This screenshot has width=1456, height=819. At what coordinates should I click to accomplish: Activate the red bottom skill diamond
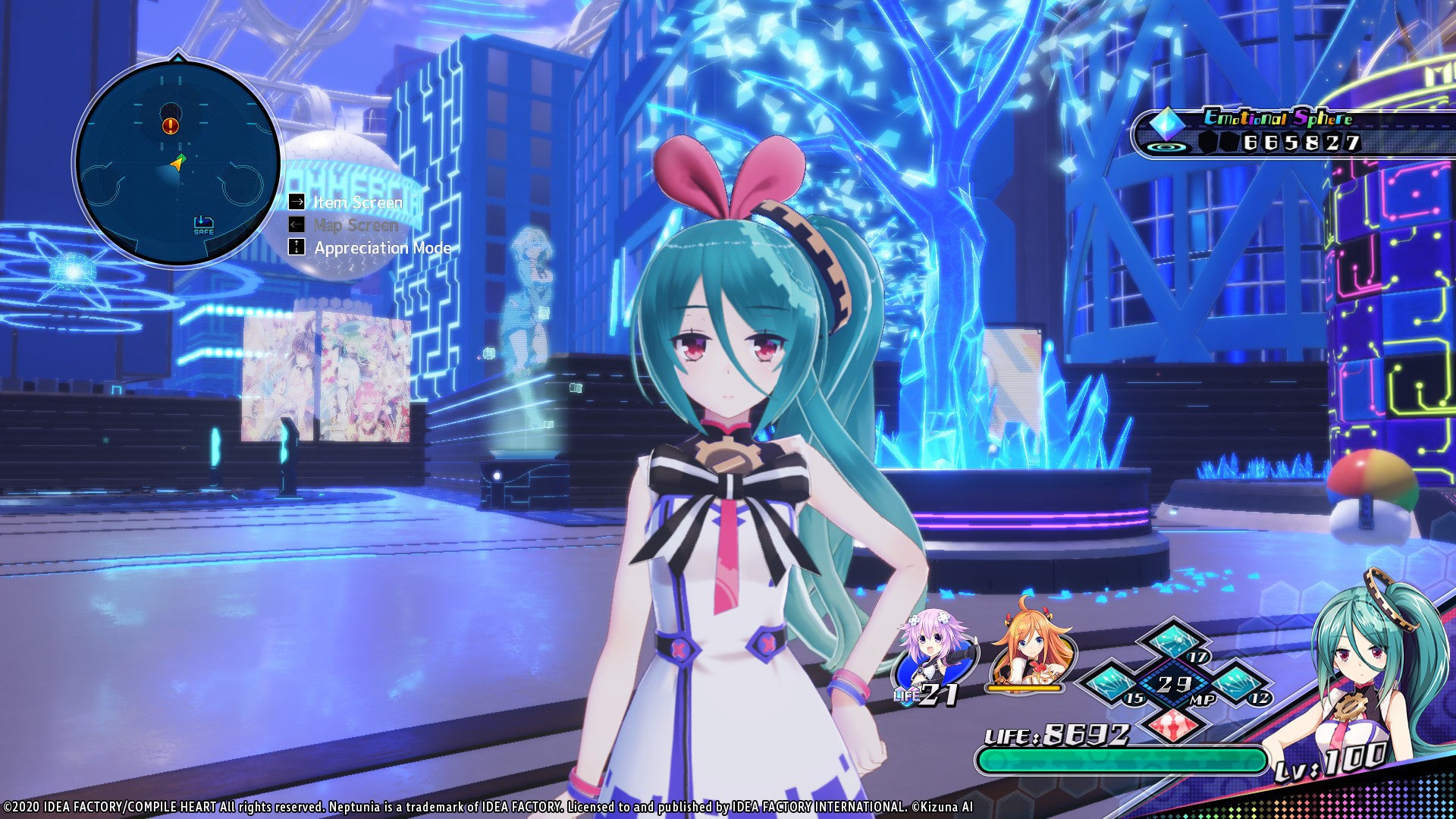point(1174,724)
